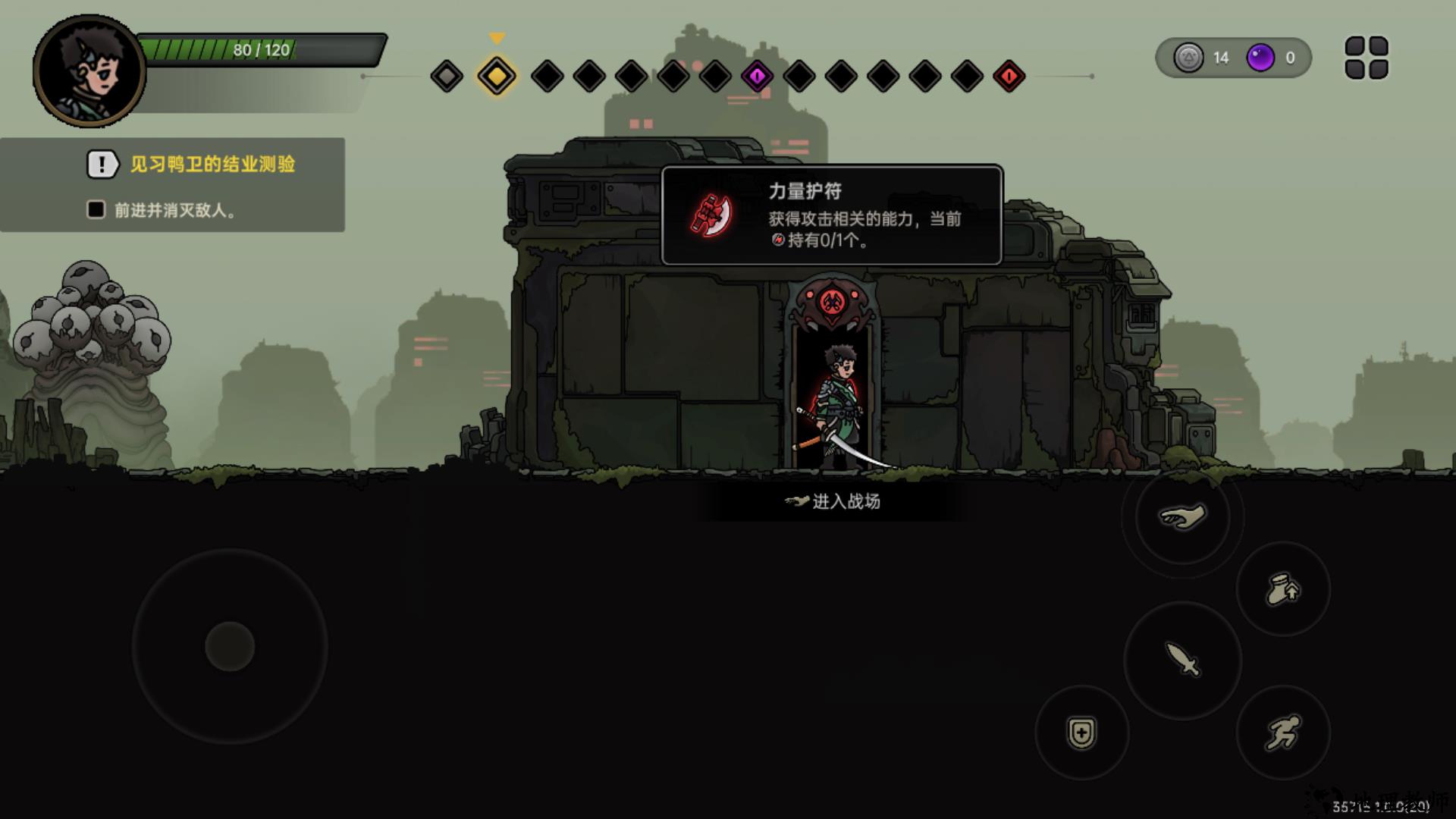The image size is (1456, 819).
Task: Select the highlighted gold current stage node
Action: [497, 76]
